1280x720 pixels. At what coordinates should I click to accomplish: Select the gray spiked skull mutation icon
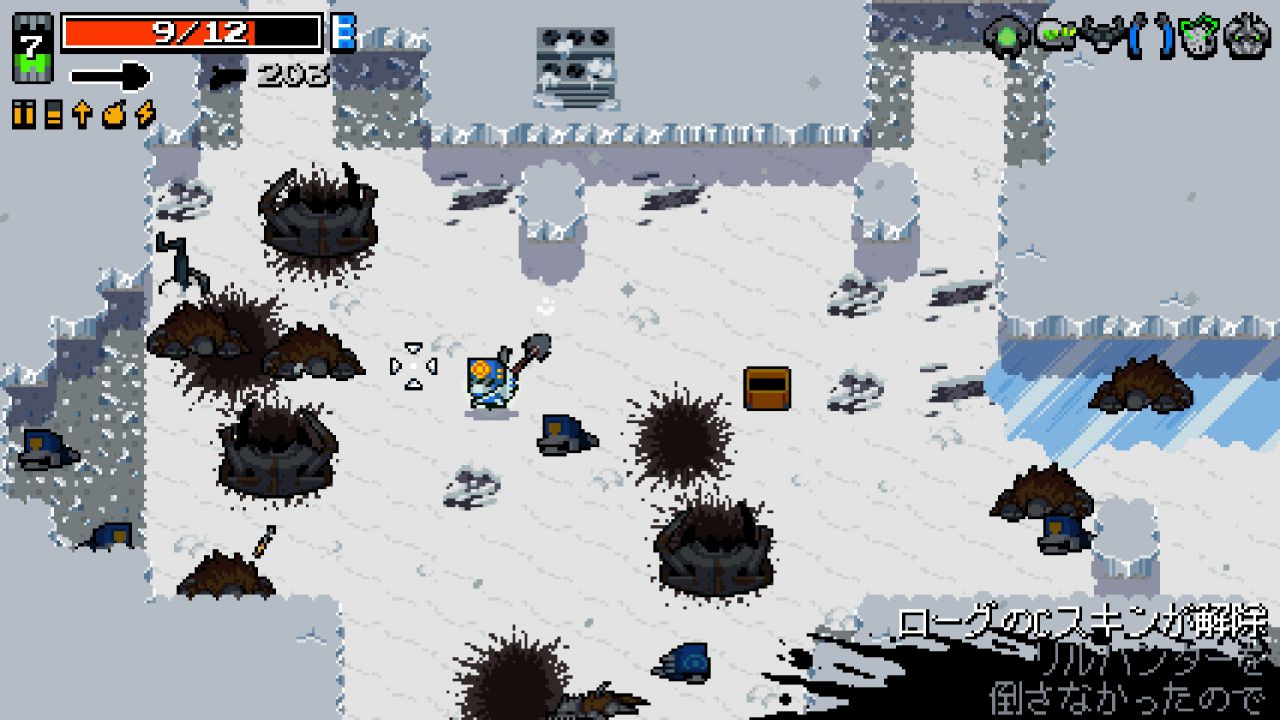1247,36
